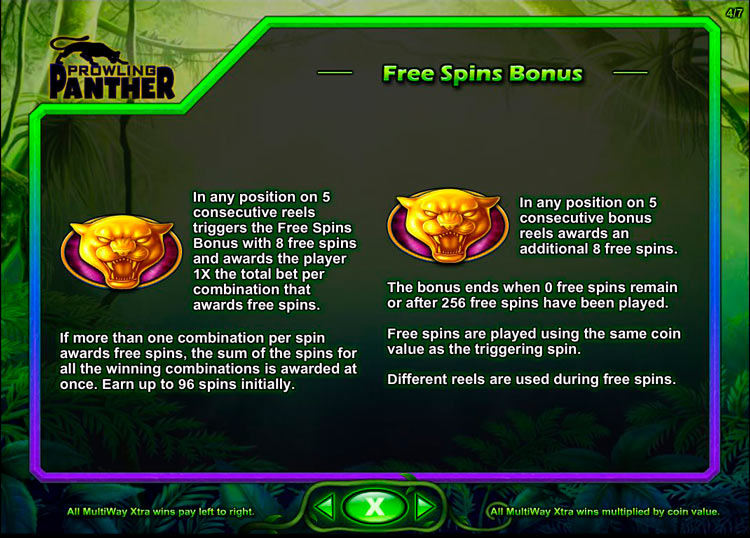Go to the previous paytable page
Image resolution: width=750 pixels, height=538 pixels.
324,508
